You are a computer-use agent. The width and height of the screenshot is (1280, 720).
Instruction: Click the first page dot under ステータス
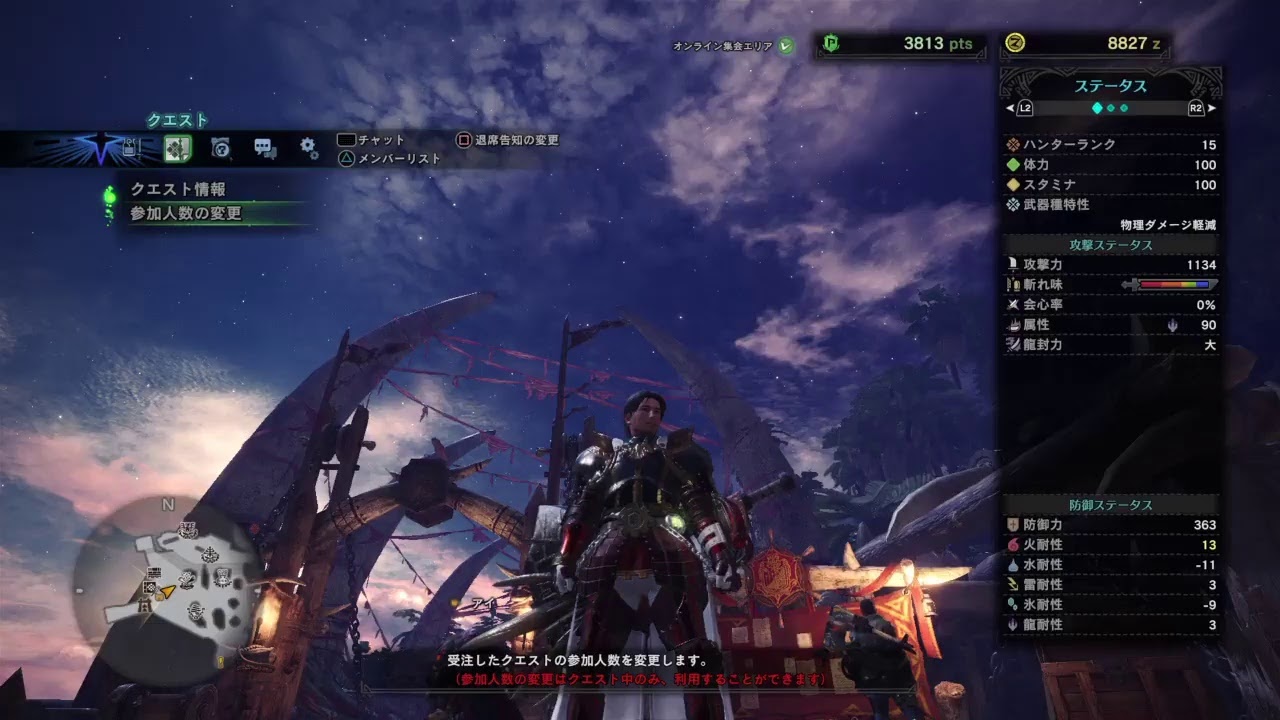tap(1097, 107)
